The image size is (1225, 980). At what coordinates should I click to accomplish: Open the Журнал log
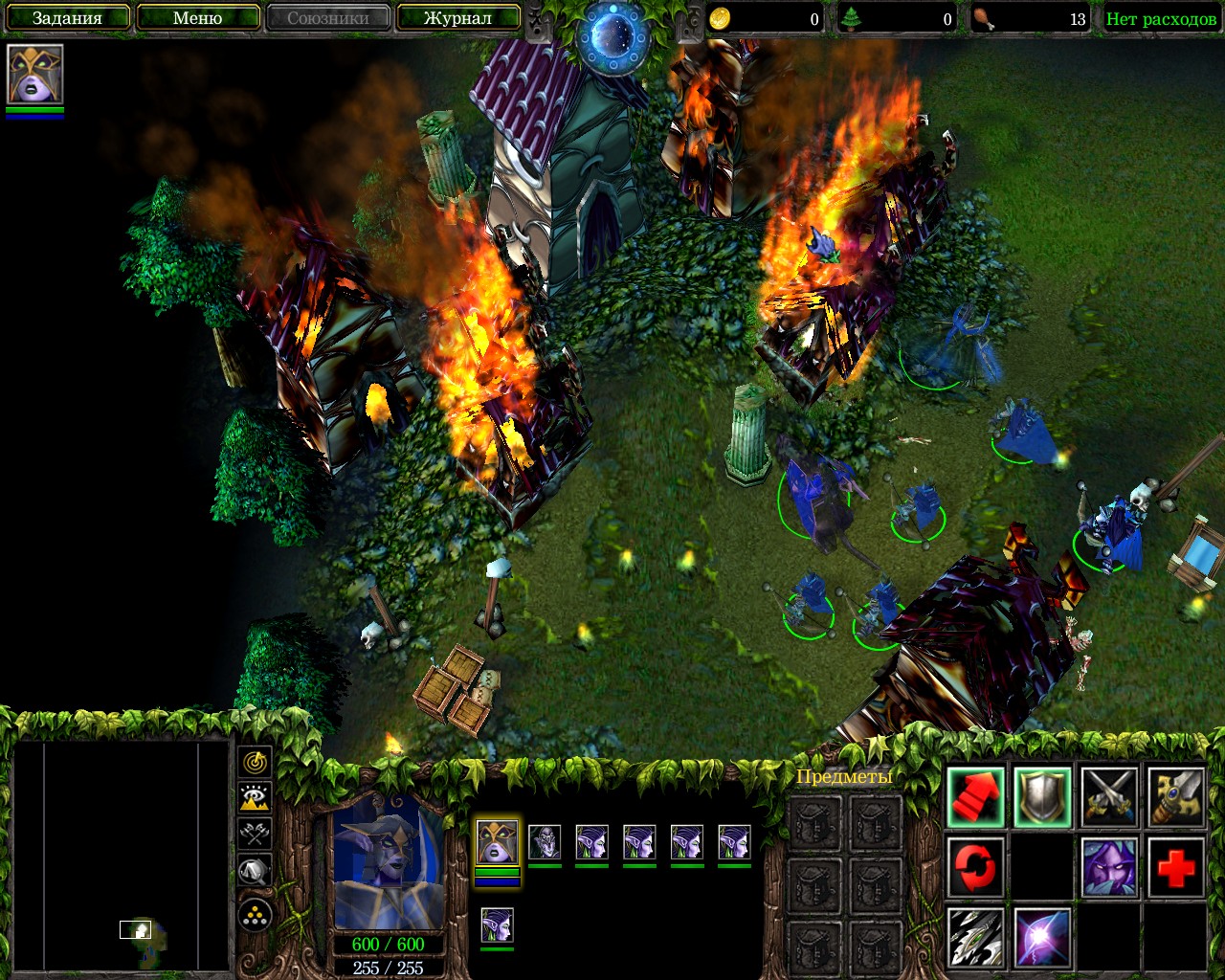(457, 18)
